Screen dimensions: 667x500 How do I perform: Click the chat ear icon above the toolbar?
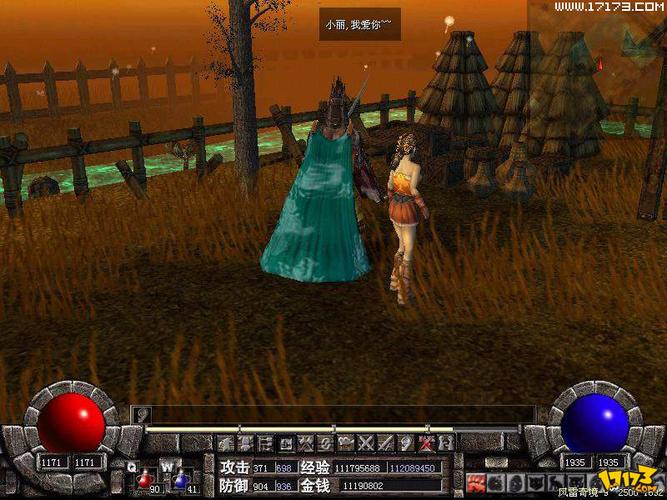pos(142,412)
